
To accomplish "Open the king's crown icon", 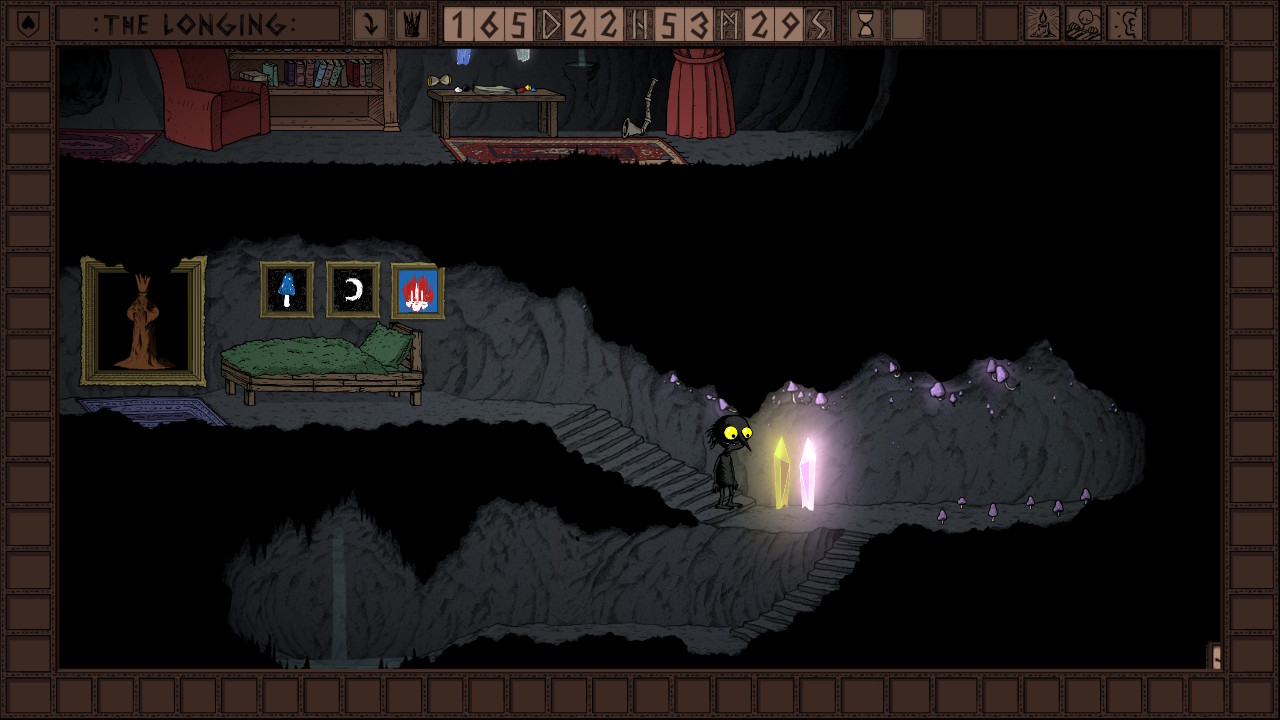I will 410,24.
